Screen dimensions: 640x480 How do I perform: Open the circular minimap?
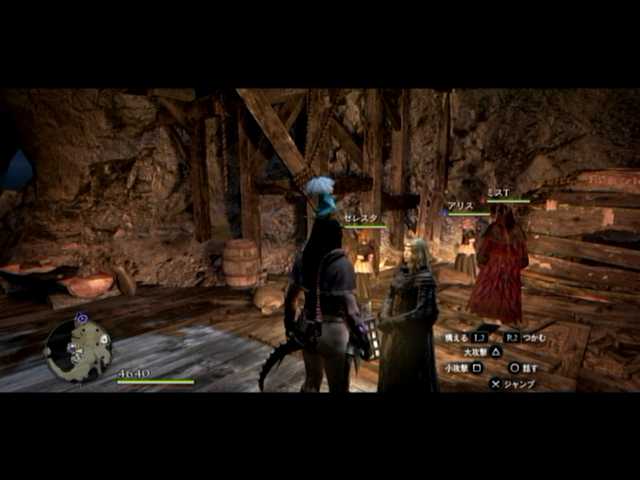pos(78,349)
